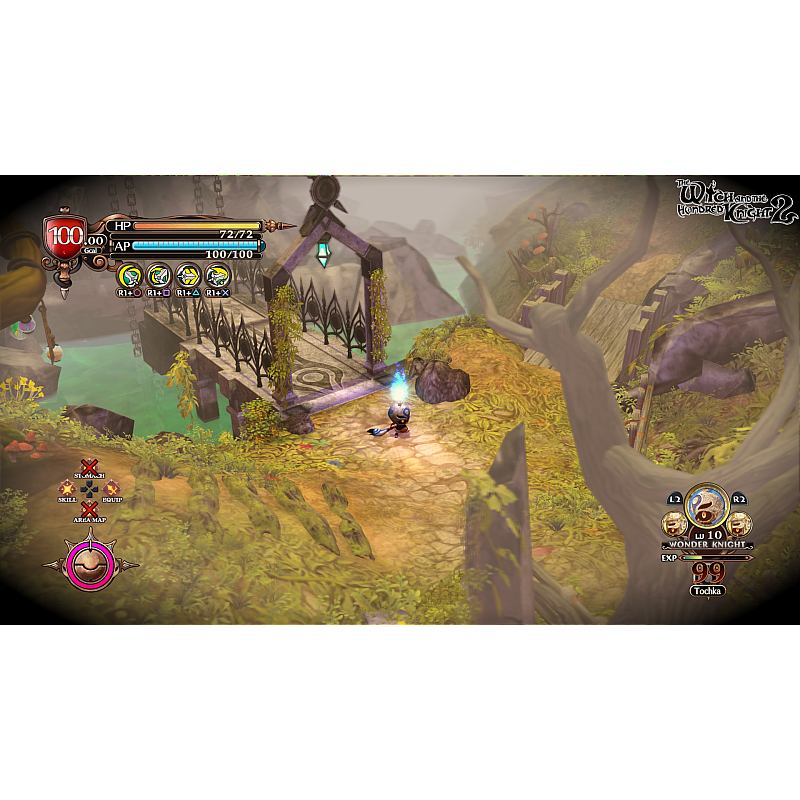
Task: Show the Area Map shortcut icon
Action: pos(89,510)
